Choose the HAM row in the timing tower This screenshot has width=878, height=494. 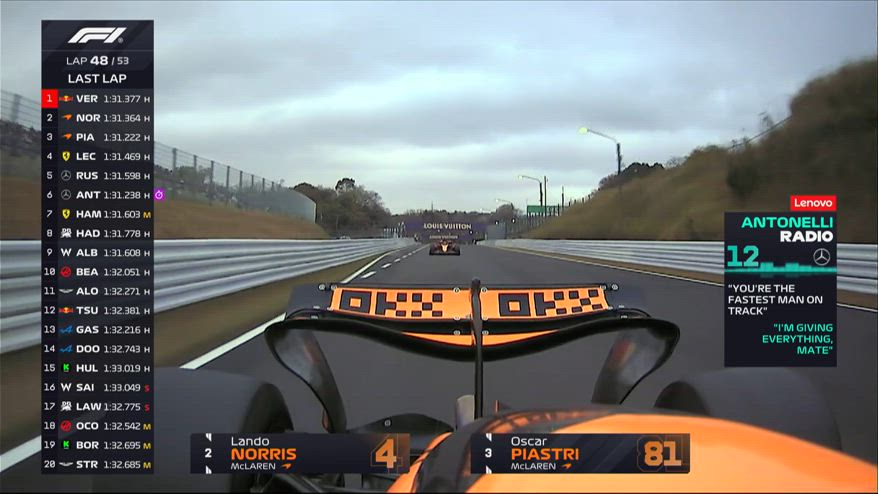[97, 214]
